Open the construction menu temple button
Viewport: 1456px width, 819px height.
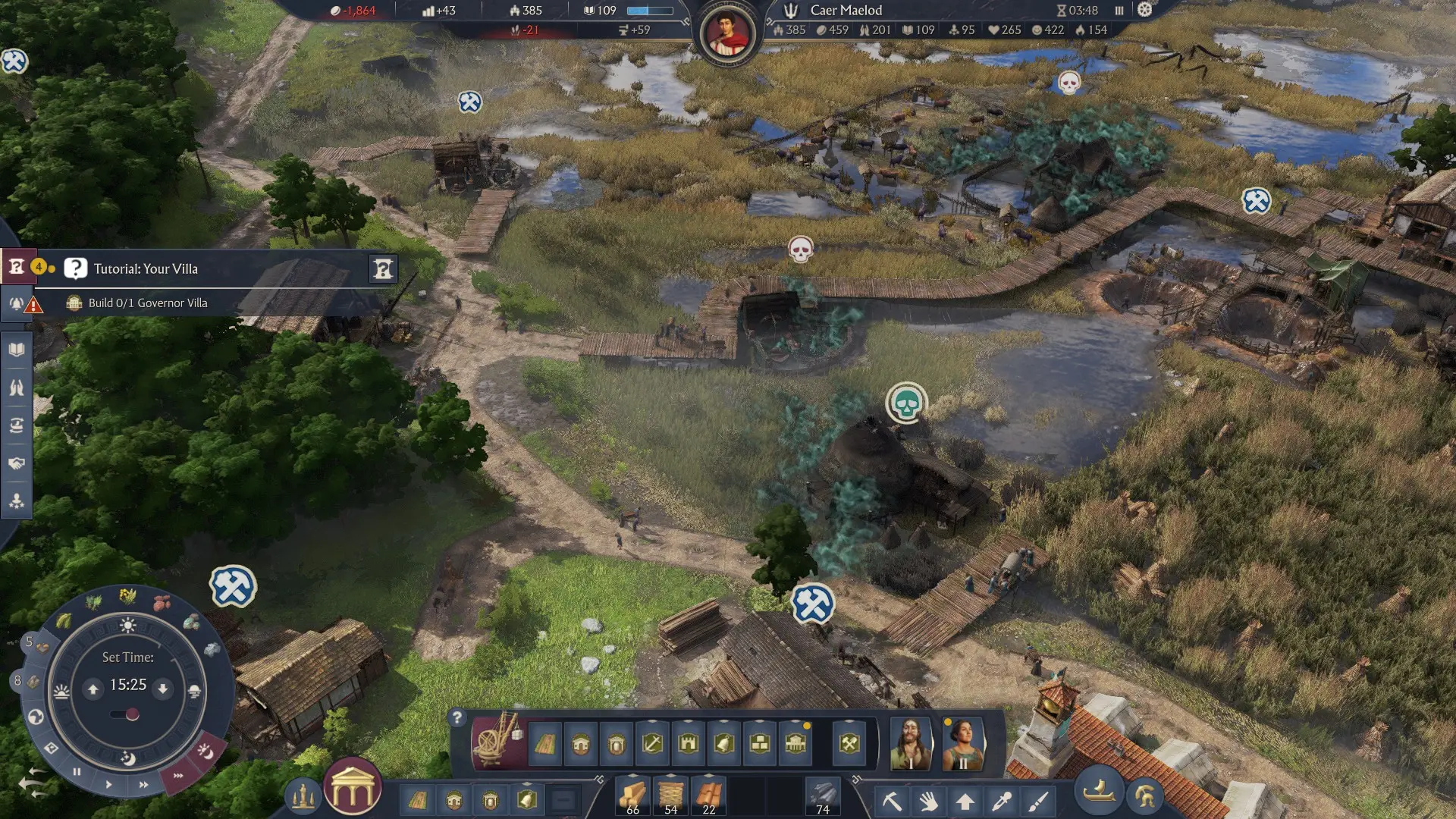pyautogui.click(x=353, y=786)
